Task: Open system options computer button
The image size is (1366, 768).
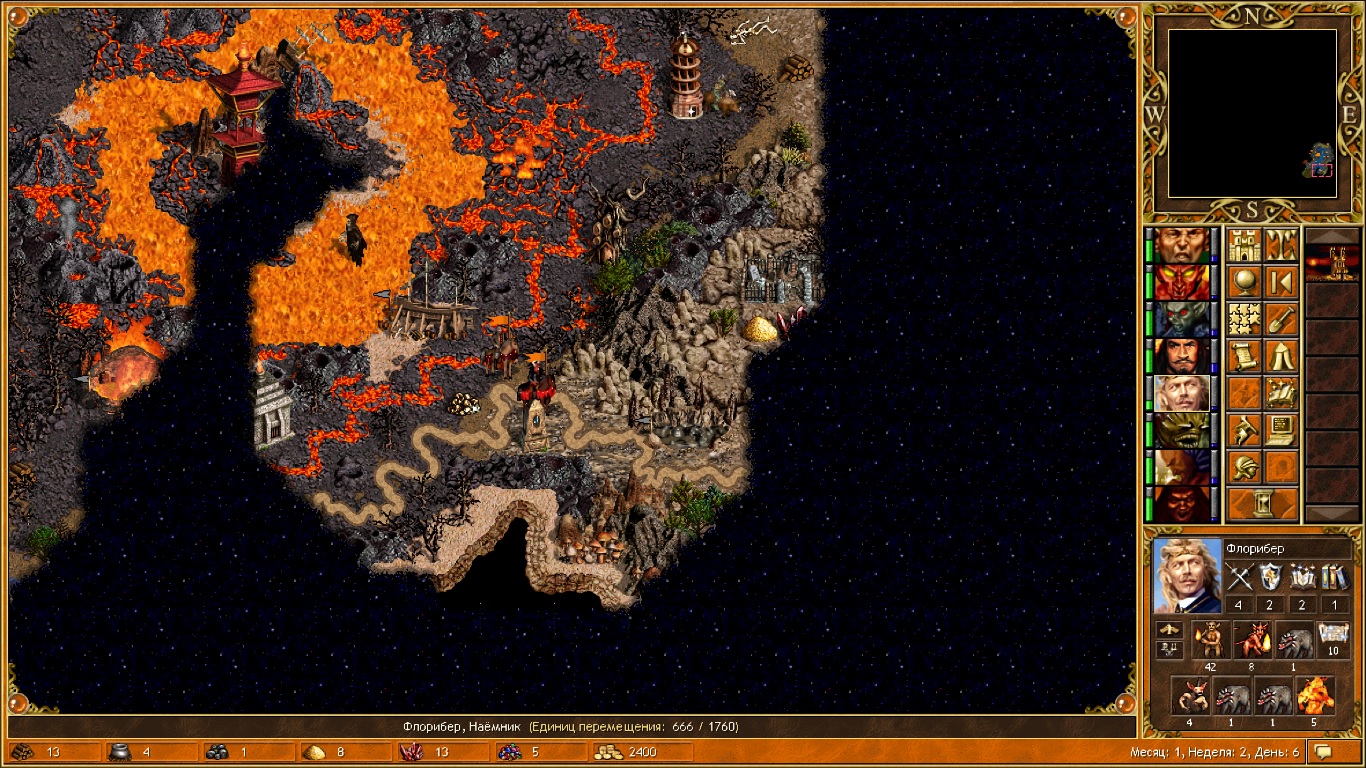Action: coord(1281,430)
